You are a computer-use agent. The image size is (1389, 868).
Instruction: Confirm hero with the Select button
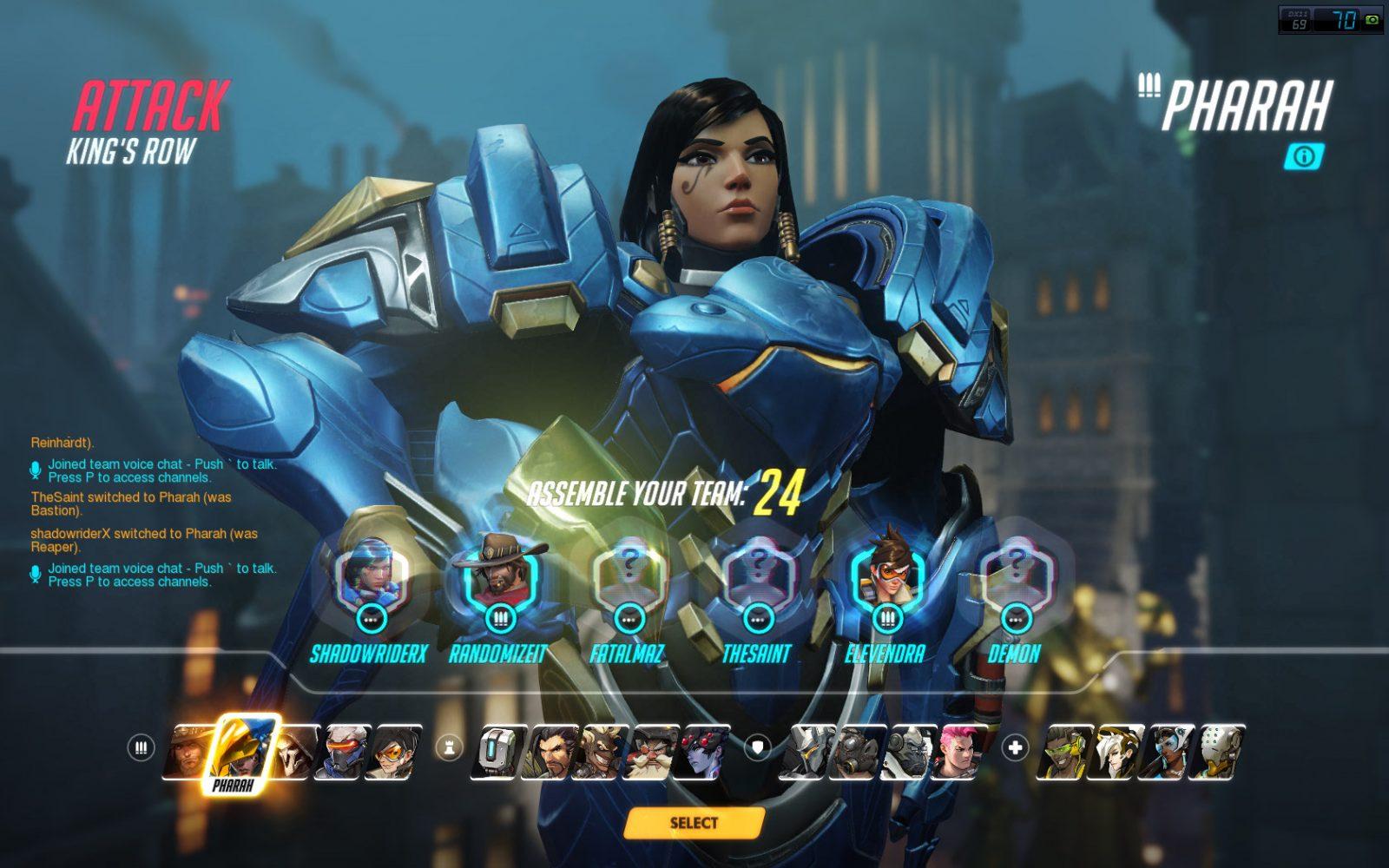[694, 823]
